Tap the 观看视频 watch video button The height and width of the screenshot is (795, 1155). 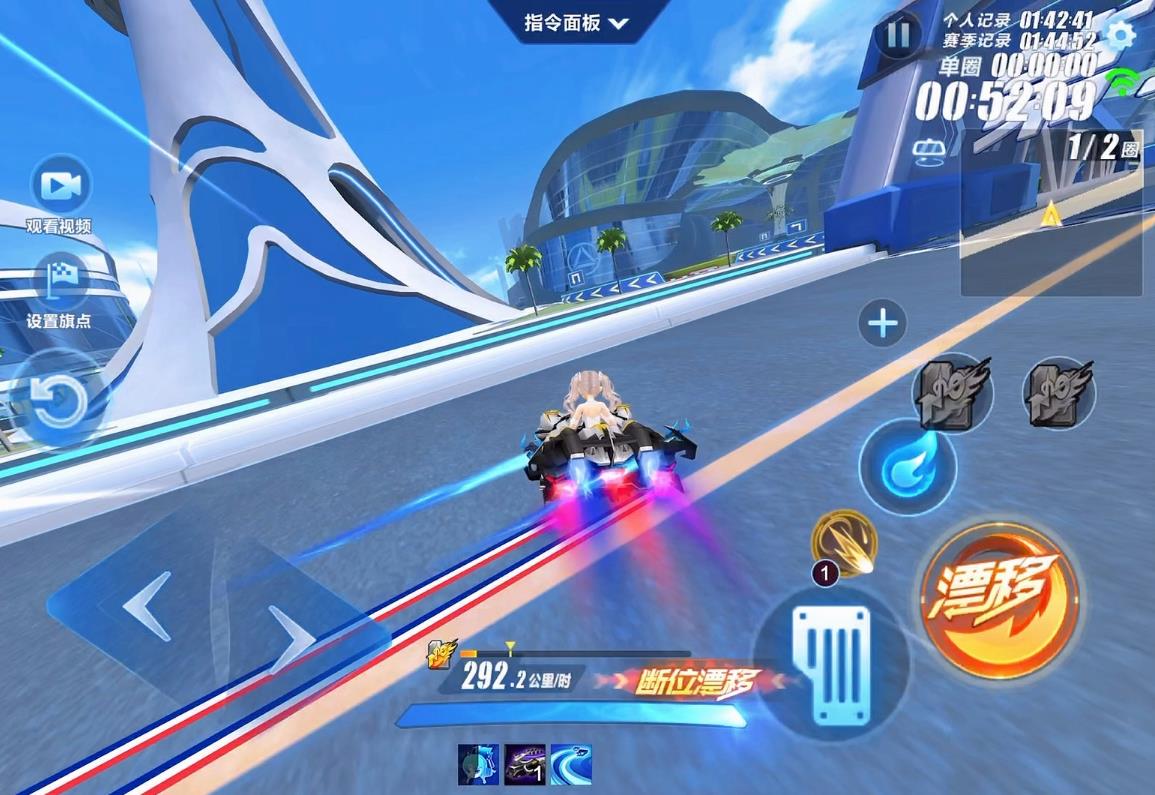[x=61, y=187]
